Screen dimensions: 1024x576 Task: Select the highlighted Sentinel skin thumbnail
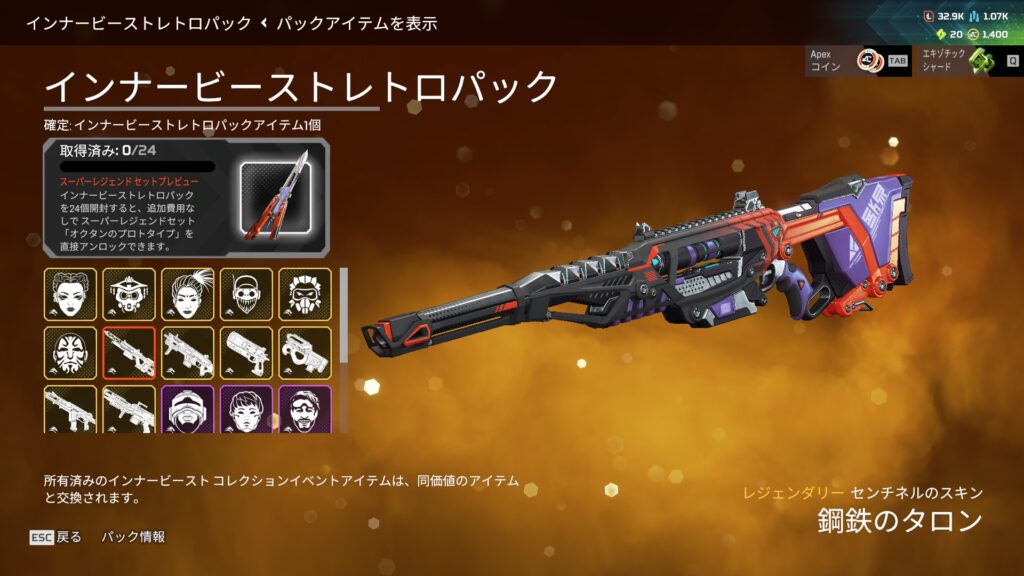tap(129, 353)
